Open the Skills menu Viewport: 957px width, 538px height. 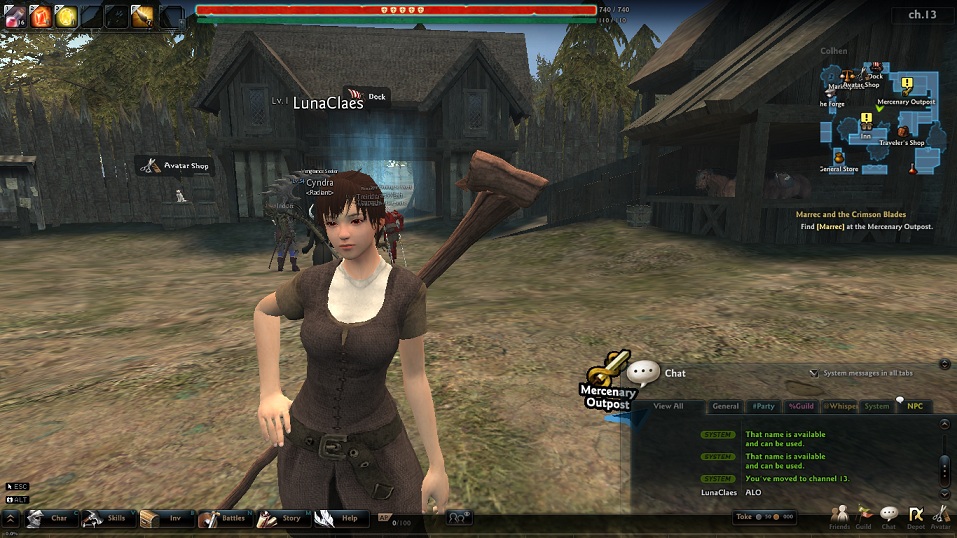pyautogui.click(x=108, y=518)
